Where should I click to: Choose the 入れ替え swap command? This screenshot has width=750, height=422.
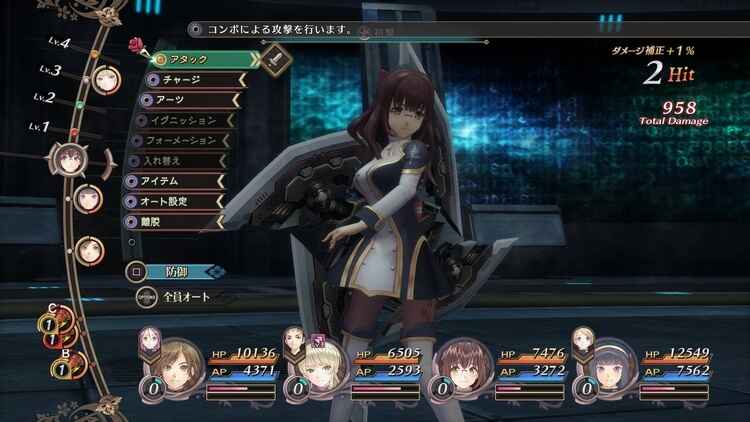(x=180, y=160)
